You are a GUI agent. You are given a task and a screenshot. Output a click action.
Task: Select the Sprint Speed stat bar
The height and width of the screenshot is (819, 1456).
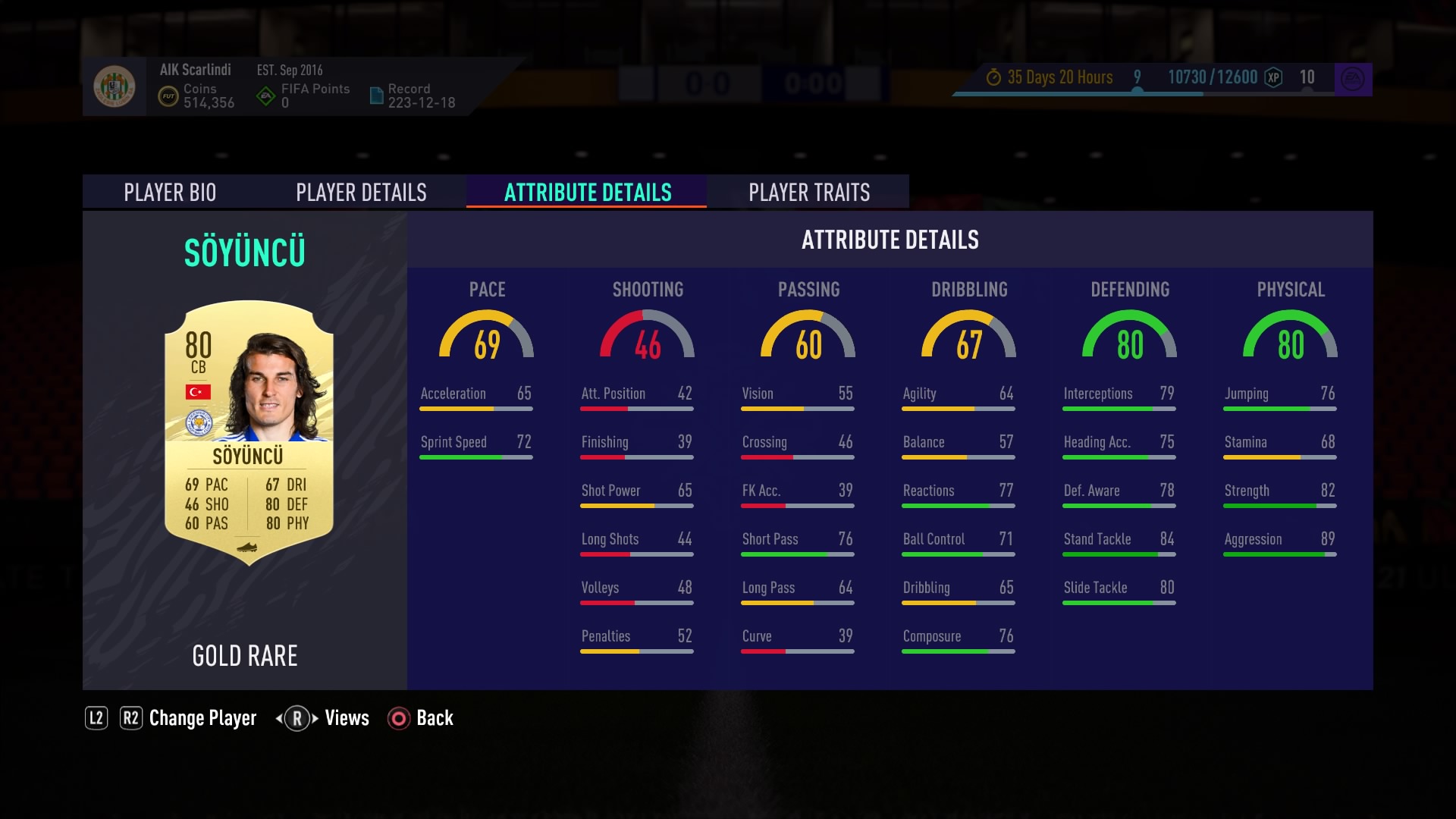coord(476,449)
